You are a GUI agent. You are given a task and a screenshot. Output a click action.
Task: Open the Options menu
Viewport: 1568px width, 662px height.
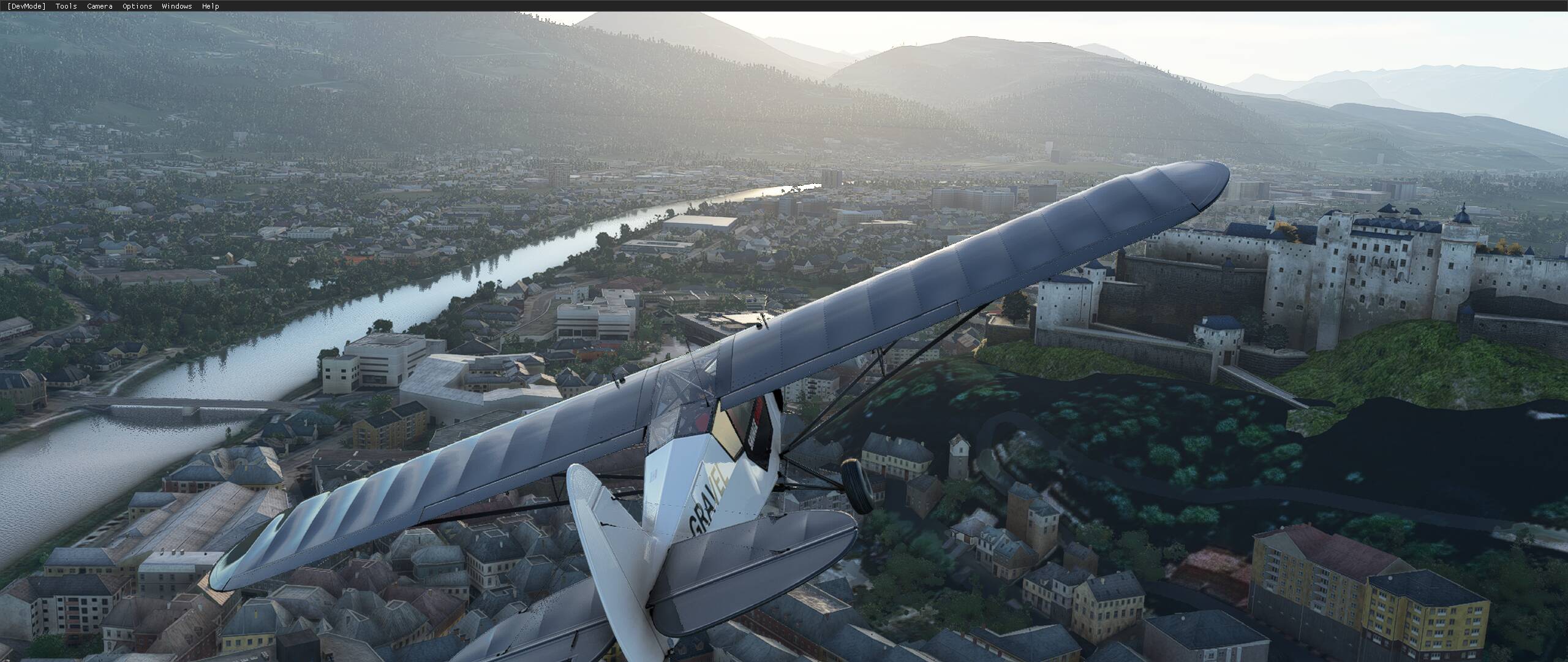[x=137, y=6]
